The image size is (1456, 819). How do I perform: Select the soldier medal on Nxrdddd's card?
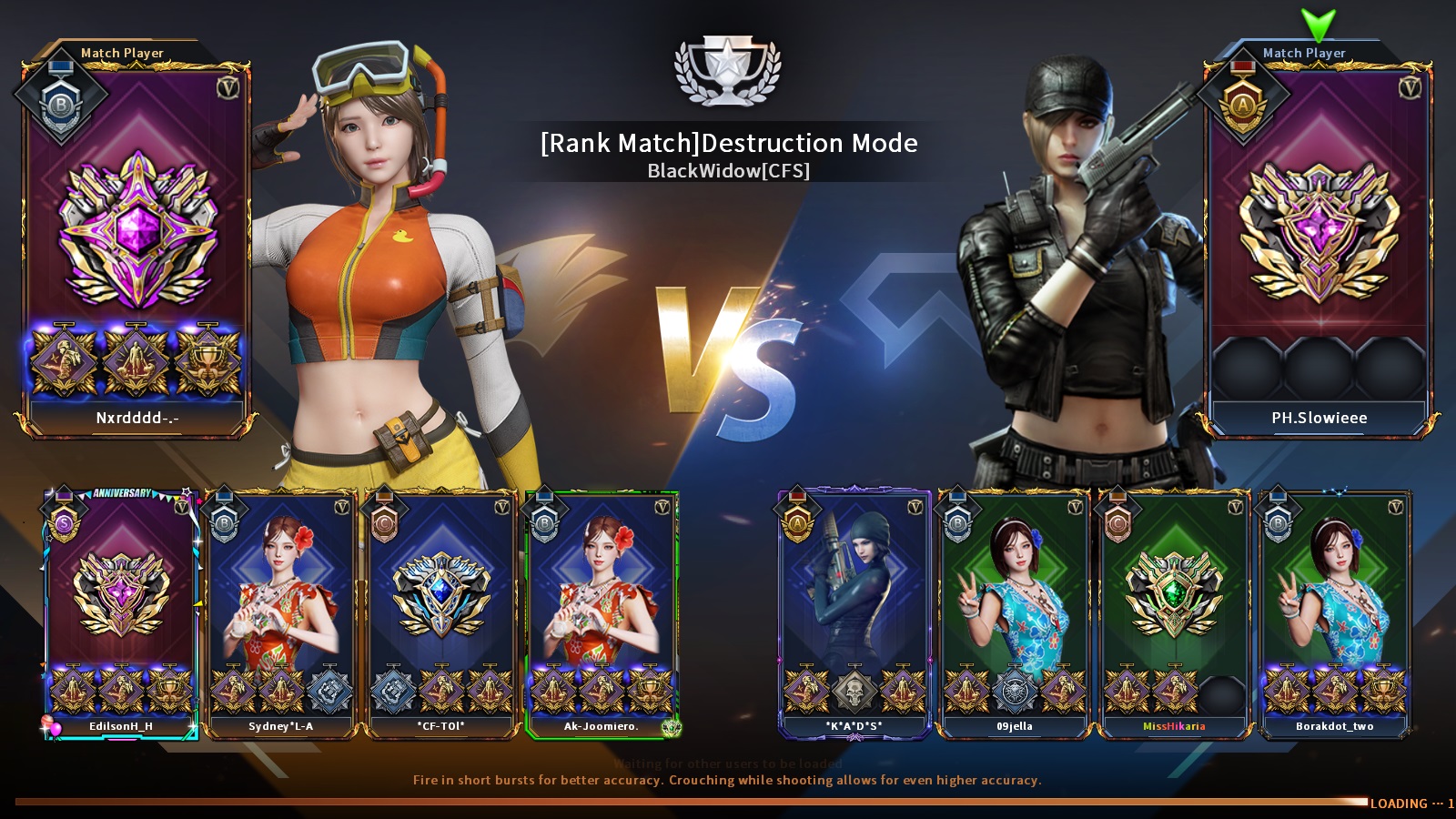point(64,359)
